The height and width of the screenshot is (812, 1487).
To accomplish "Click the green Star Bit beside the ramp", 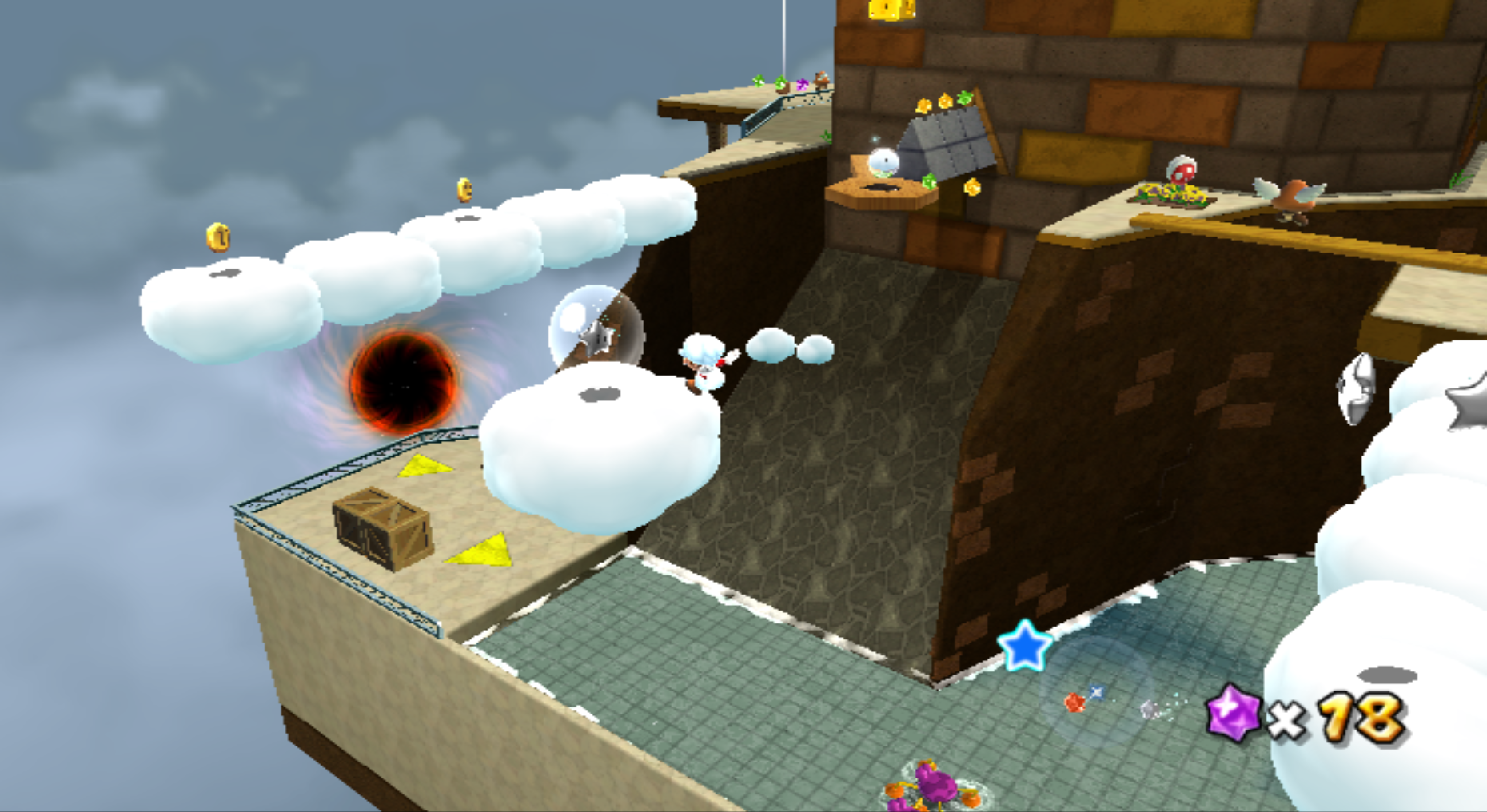I will click(x=930, y=181).
